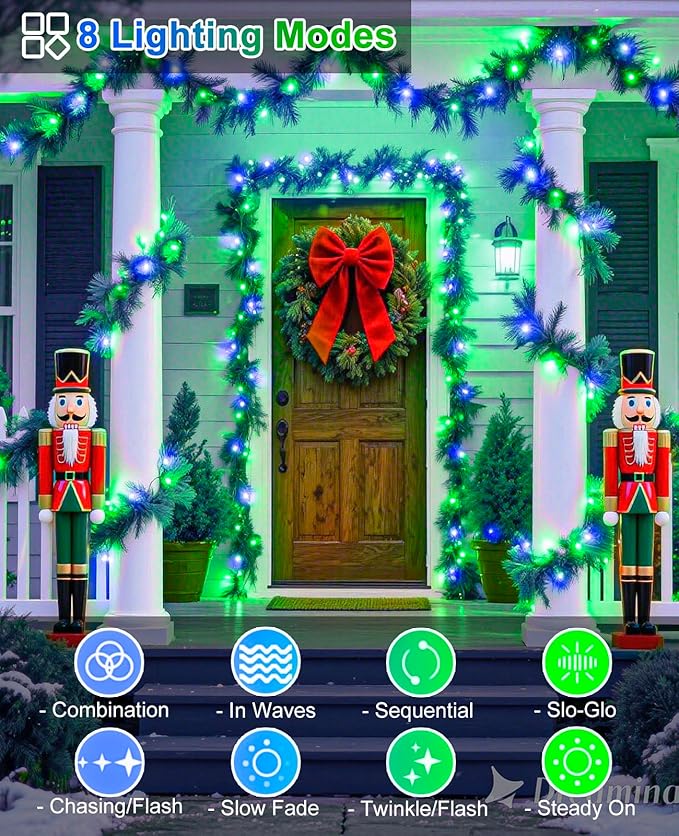Screen dimensions: 679x836
Task: Select the Combination lighting mode icon
Action: (x=109, y=662)
